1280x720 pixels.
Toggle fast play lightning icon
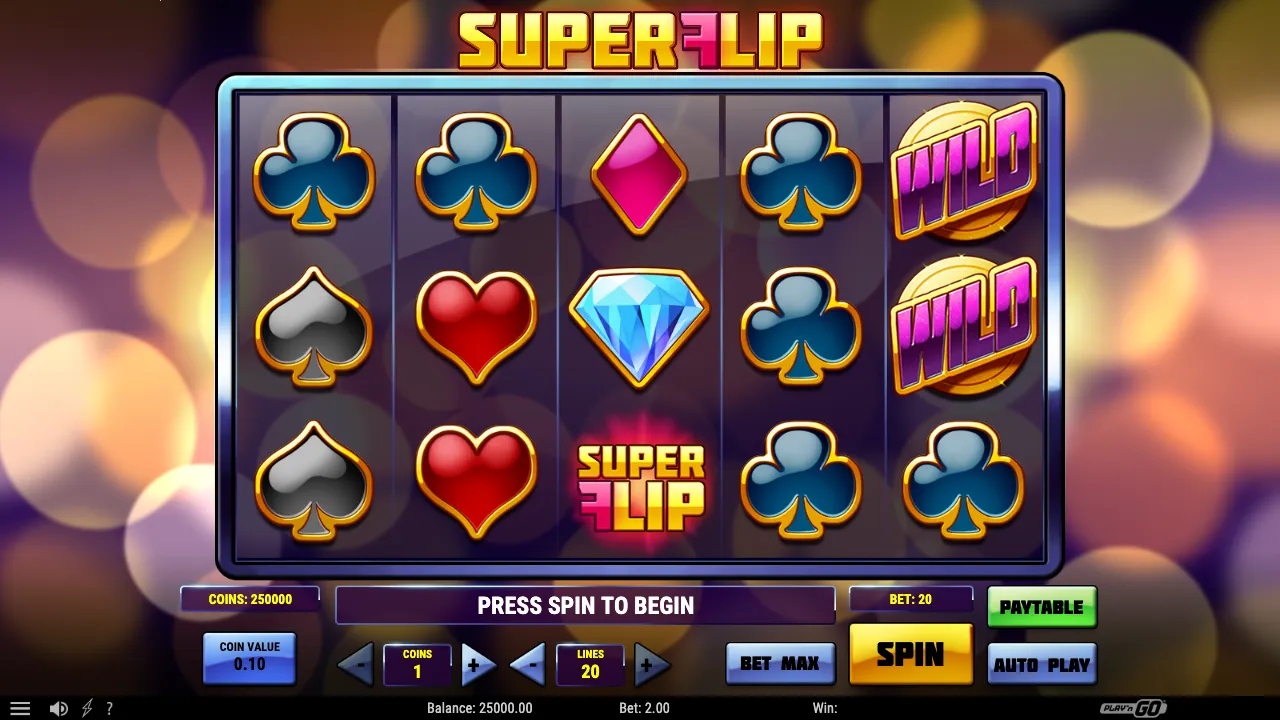[85, 708]
